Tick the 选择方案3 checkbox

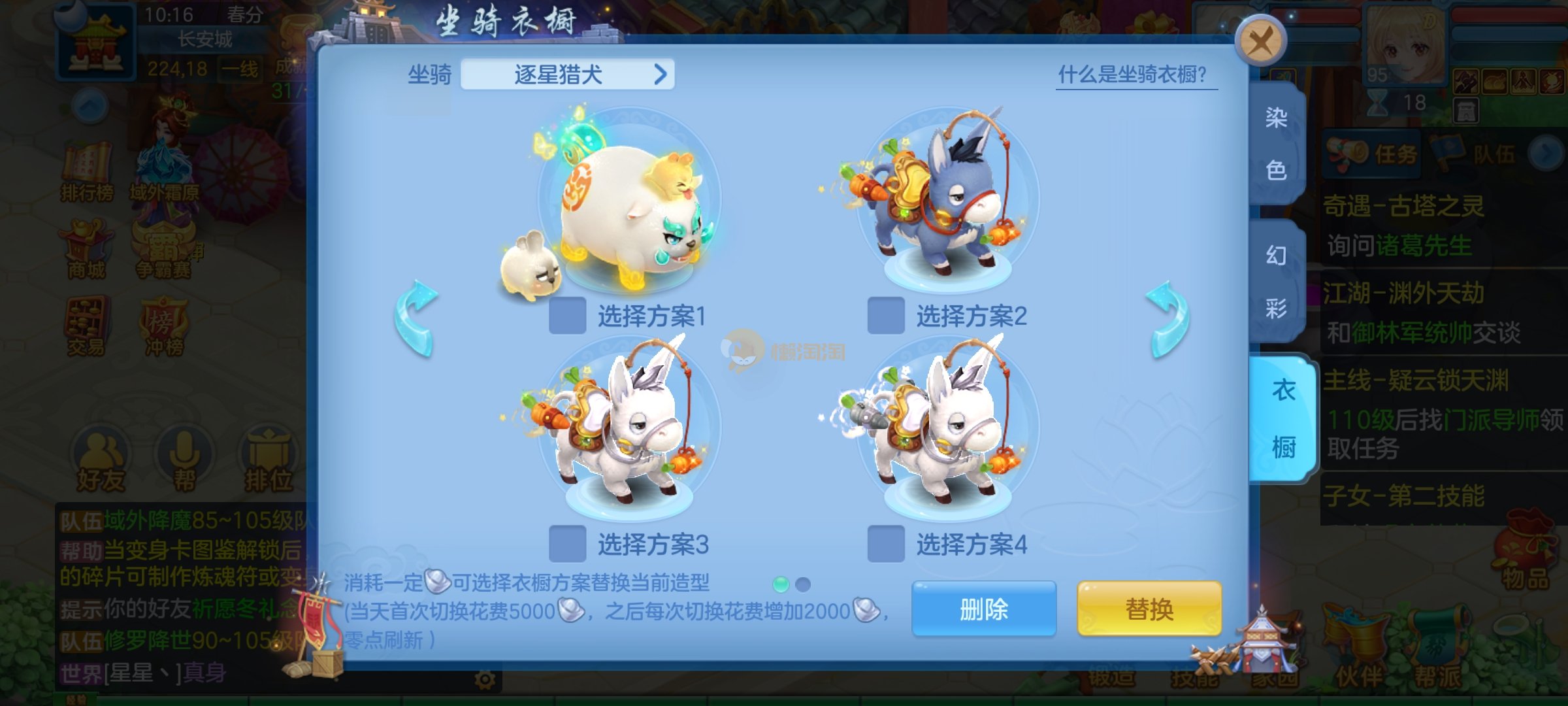pyautogui.click(x=567, y=543)
